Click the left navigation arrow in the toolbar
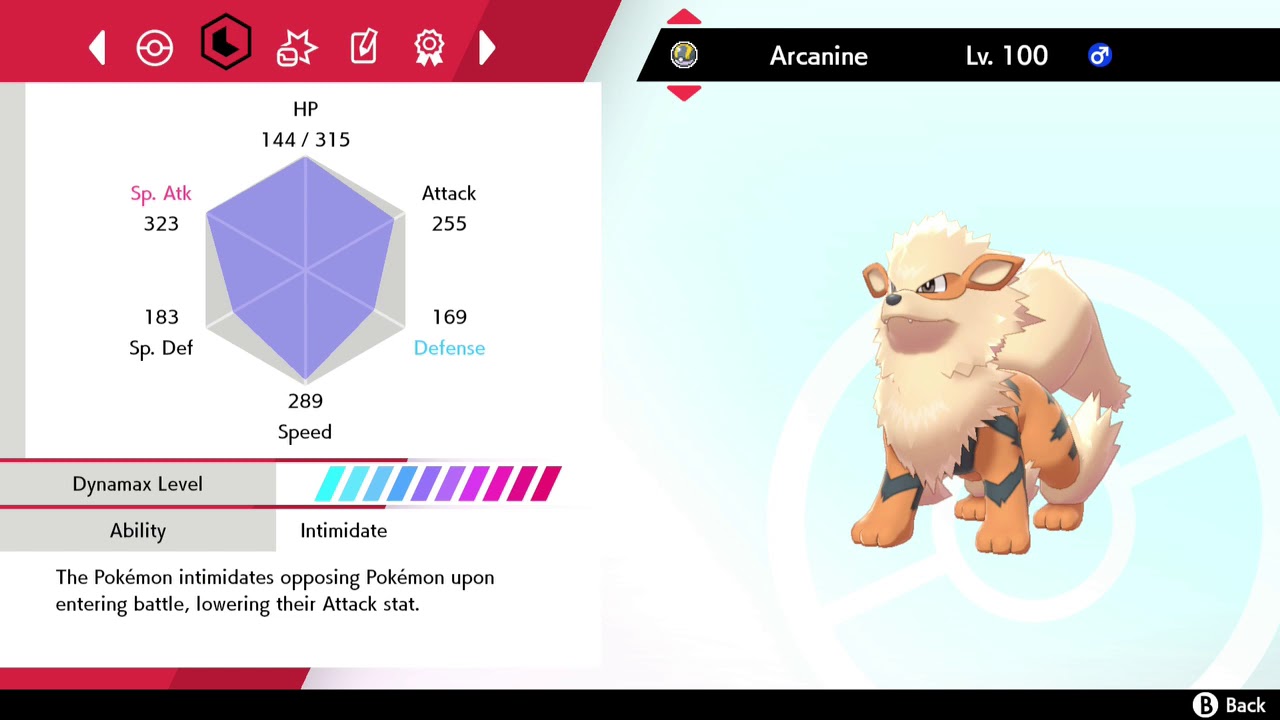Image resolution: width=1280 pixels, height=720 pixels. tap(97, 47)
